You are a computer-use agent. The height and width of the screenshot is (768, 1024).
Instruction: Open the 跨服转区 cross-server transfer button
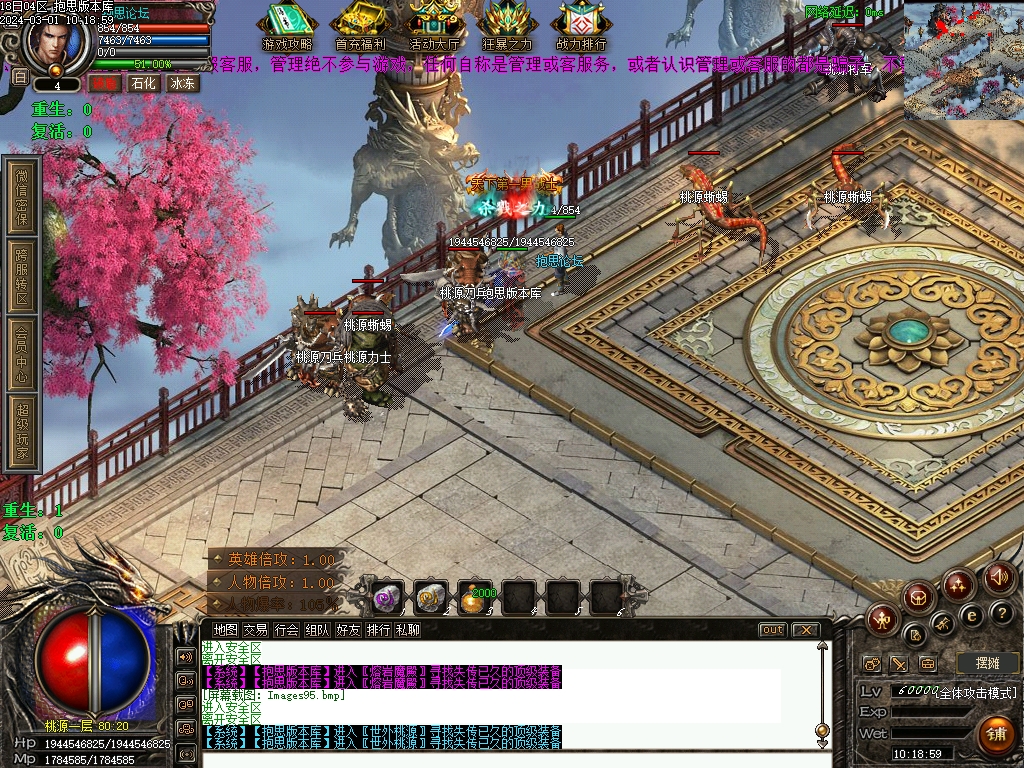[22, 277]
